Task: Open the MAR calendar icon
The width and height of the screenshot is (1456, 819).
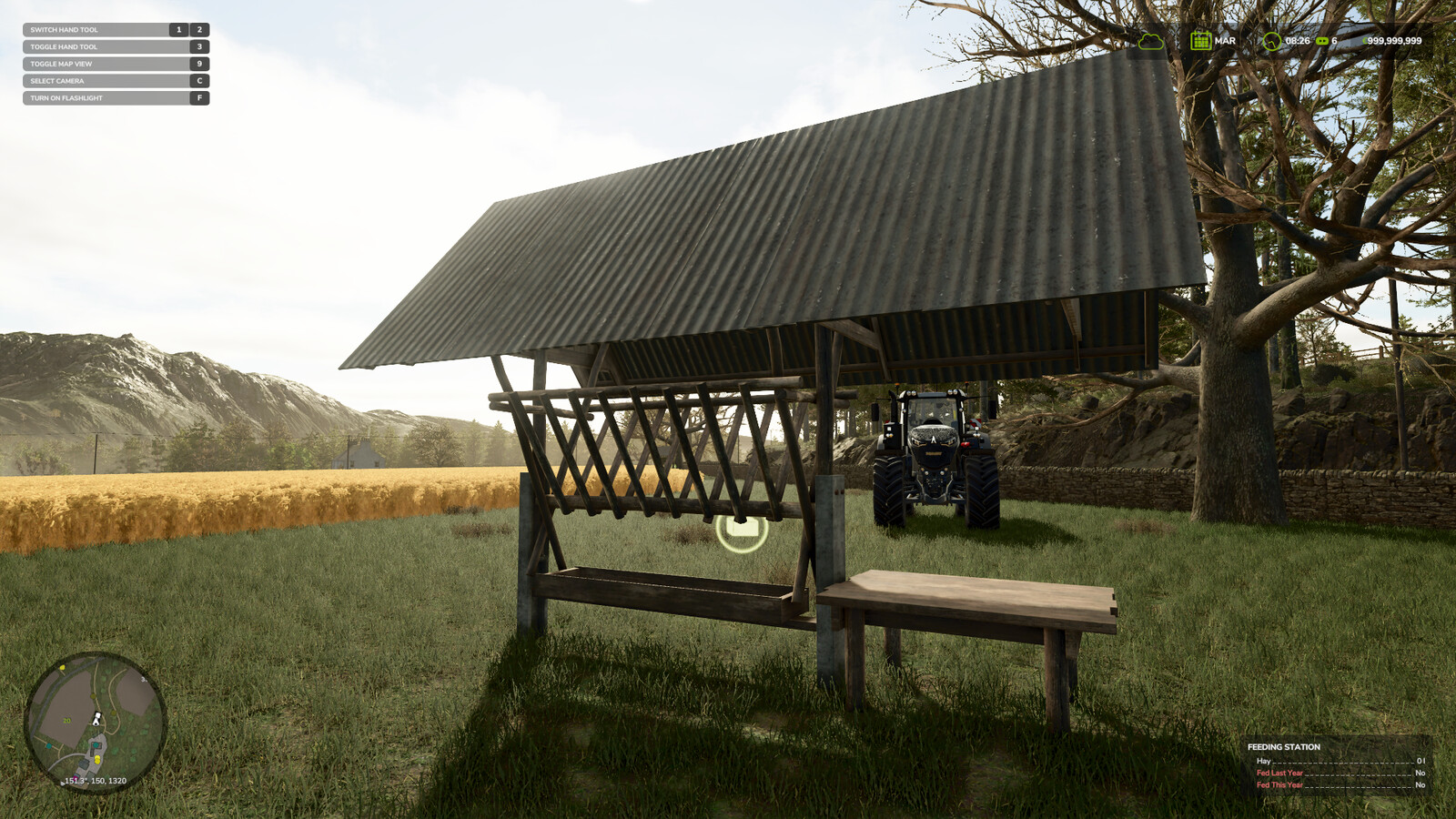Action: coord(1200,40)
